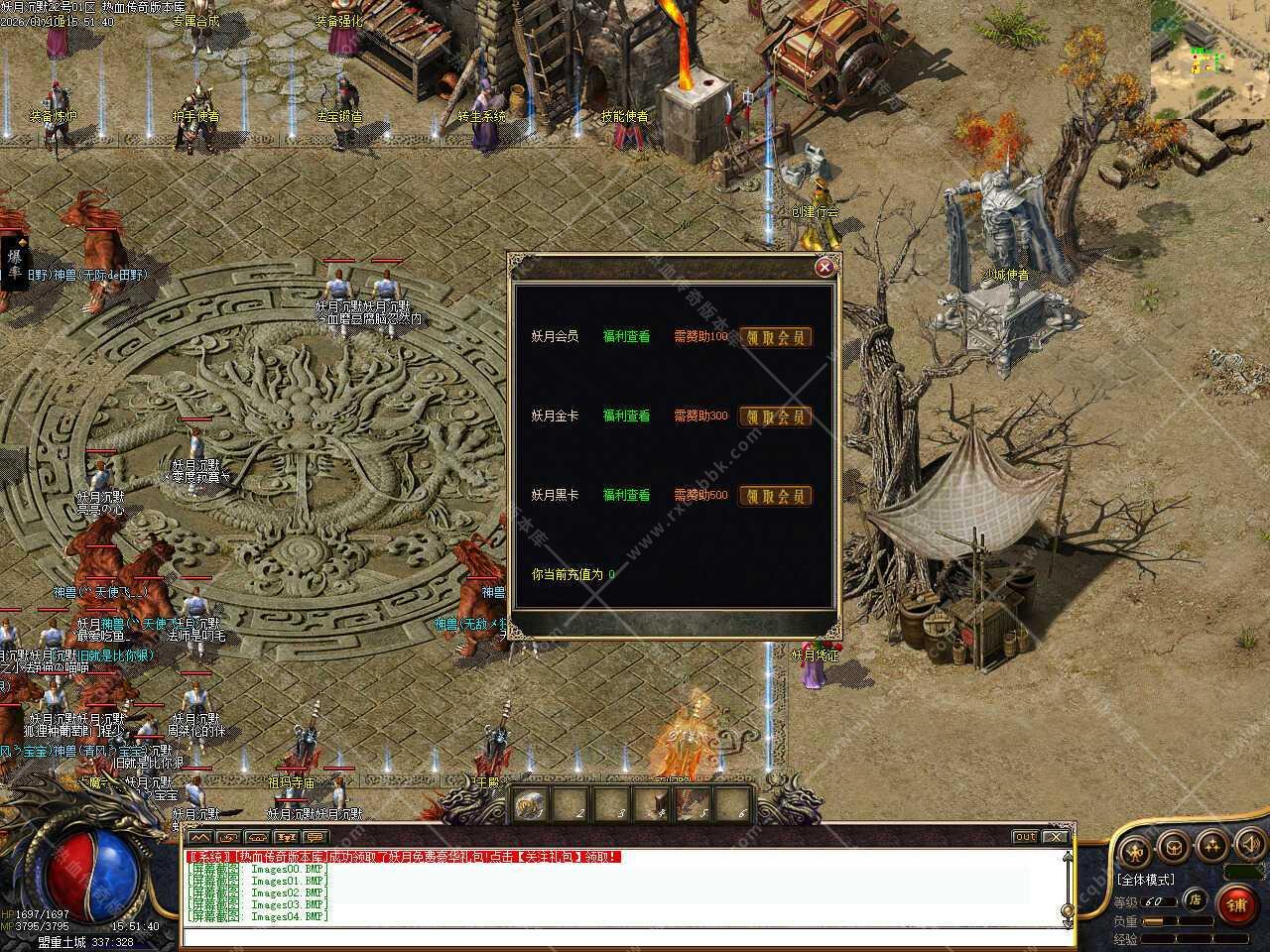Viewport: 1270px width, 952px height.
Task: Claim the 妖月黑卡 membership (需赞助500)
Action: tap(776, 496)
